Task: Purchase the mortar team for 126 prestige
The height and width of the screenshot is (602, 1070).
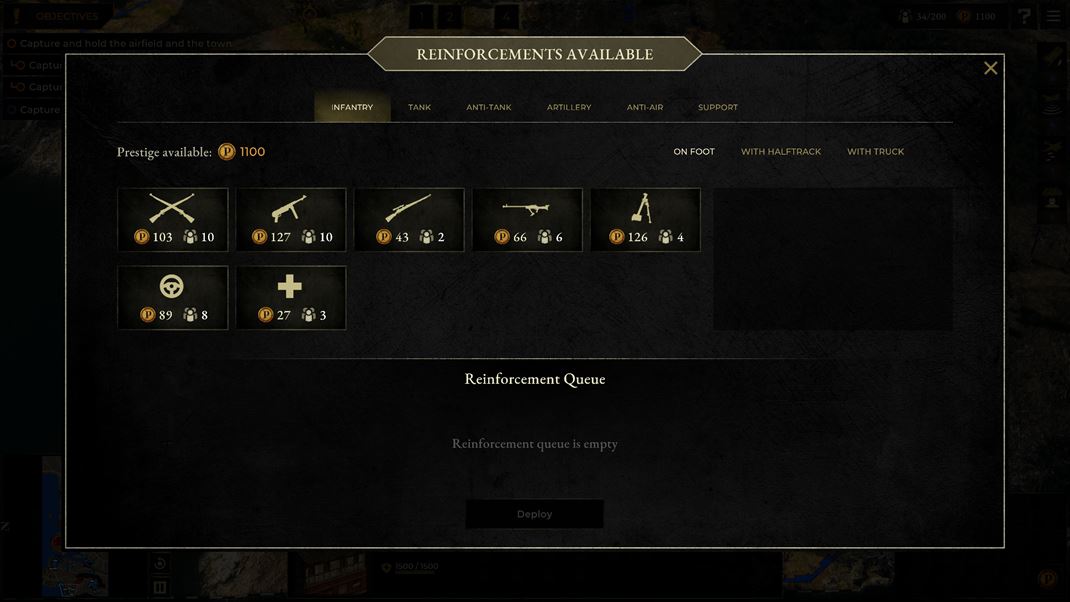Action: click(645, 220)
